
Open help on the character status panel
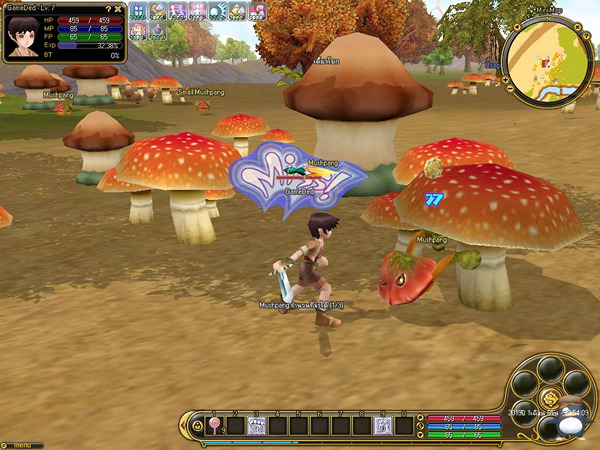point(108,9)
